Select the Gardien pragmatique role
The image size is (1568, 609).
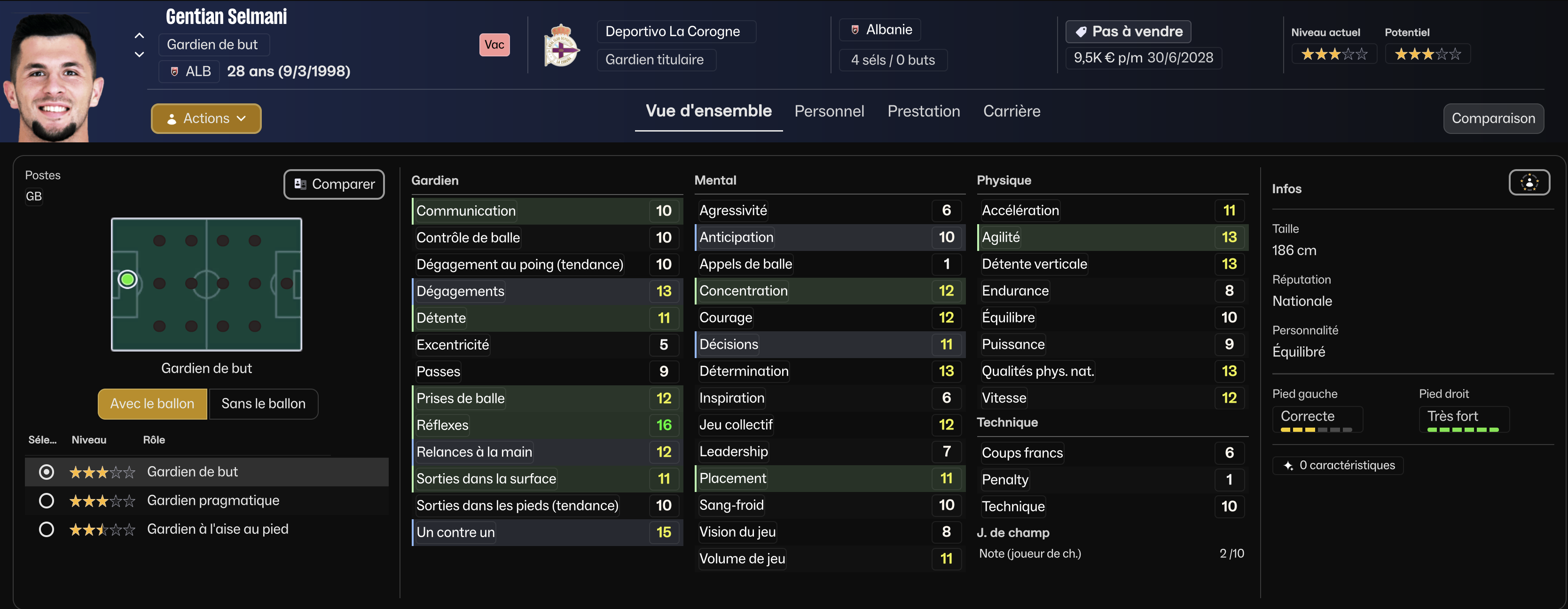coord(46,501)
